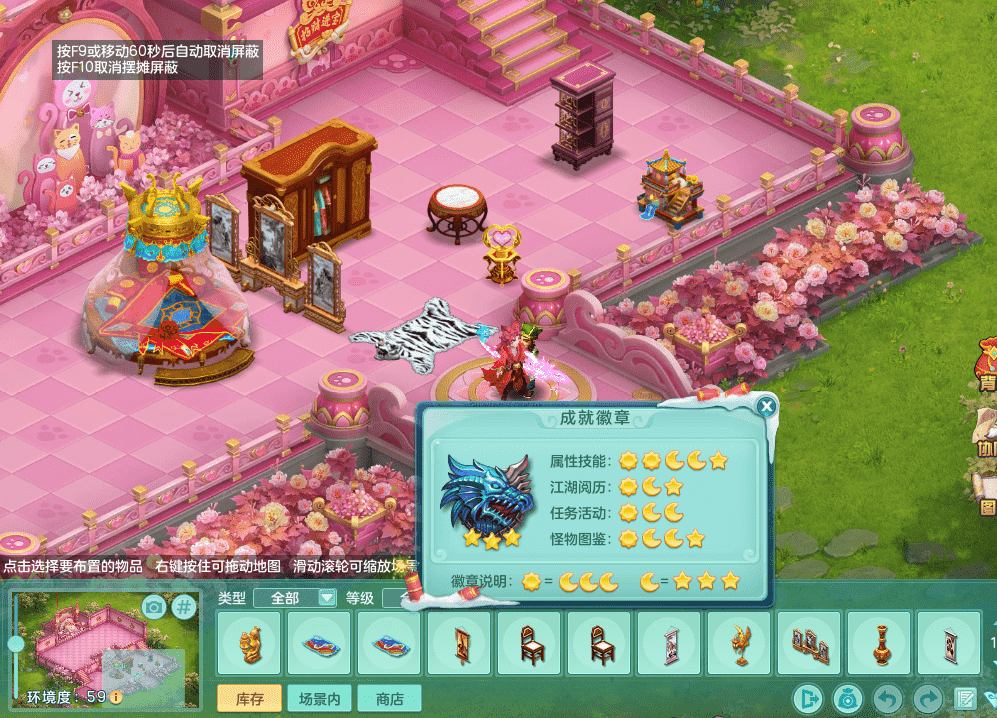The width and height of the screenshot is (997, 718).
Task: Click the undo arrow button
Action: pyautogui.click(x=887, y=698)
